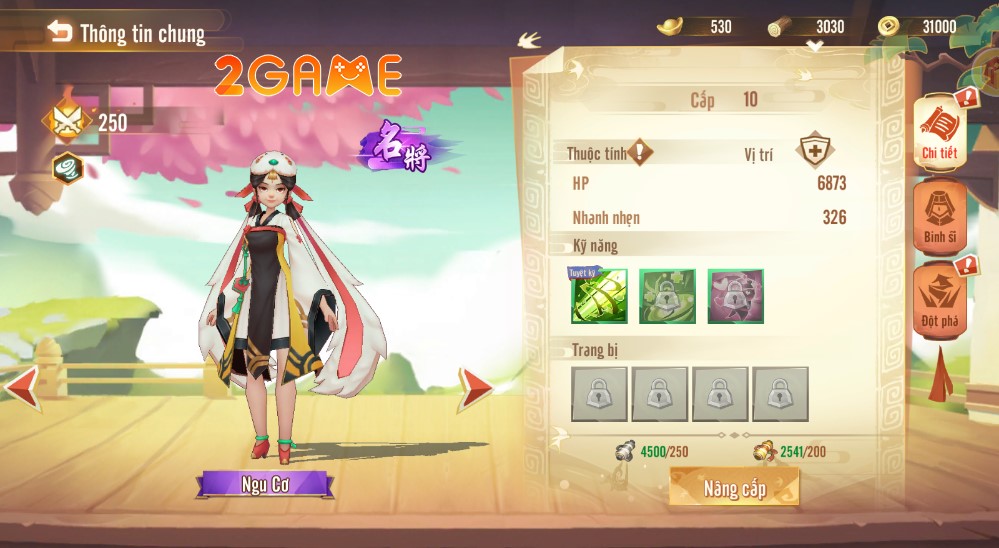Image resolution: width=999 pixels, height=548 pixels.
Task: Click the green swirl badge icon
Action: click(x=68, y=167)
